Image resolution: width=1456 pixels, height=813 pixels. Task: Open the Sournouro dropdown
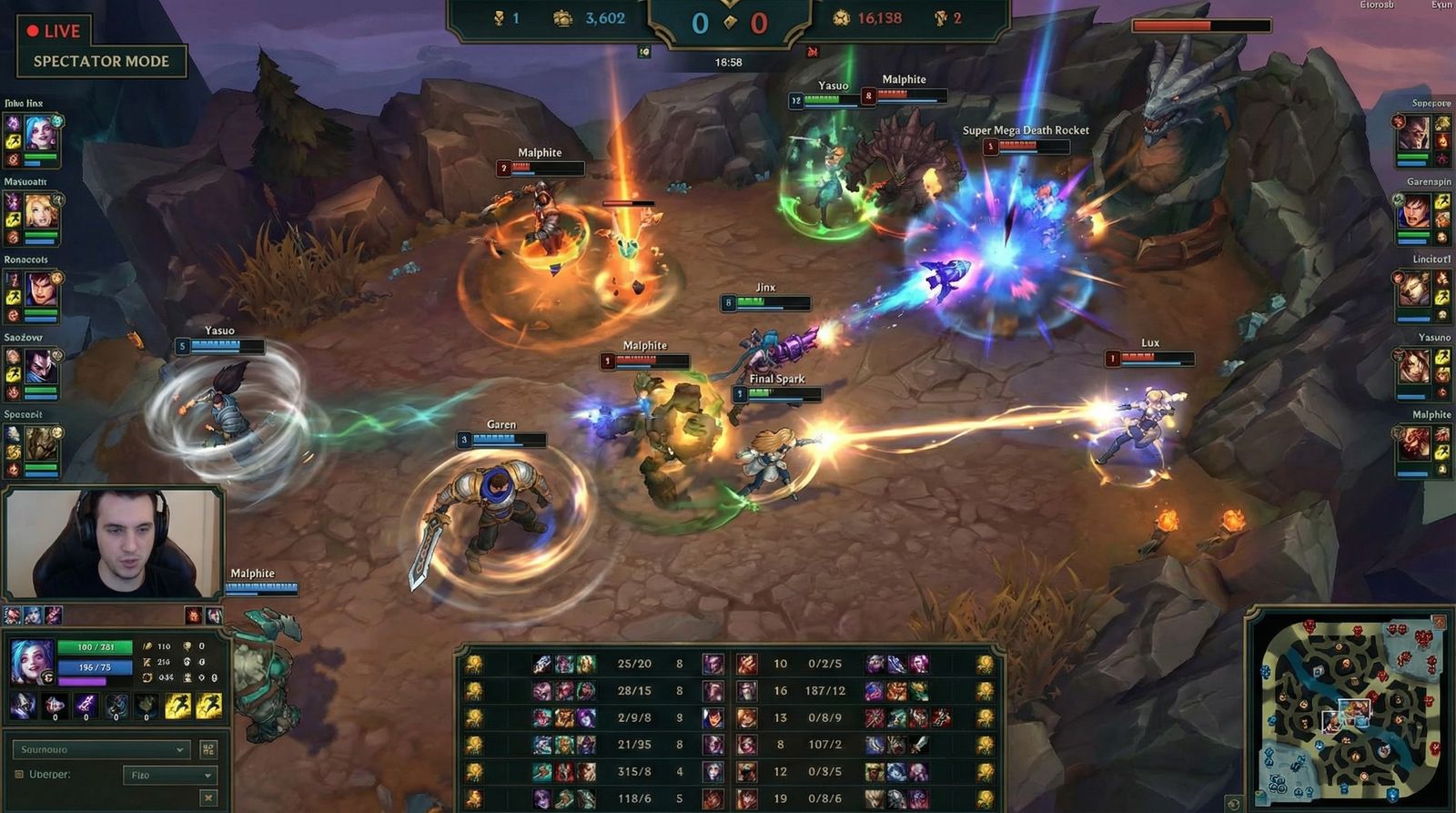102,750
